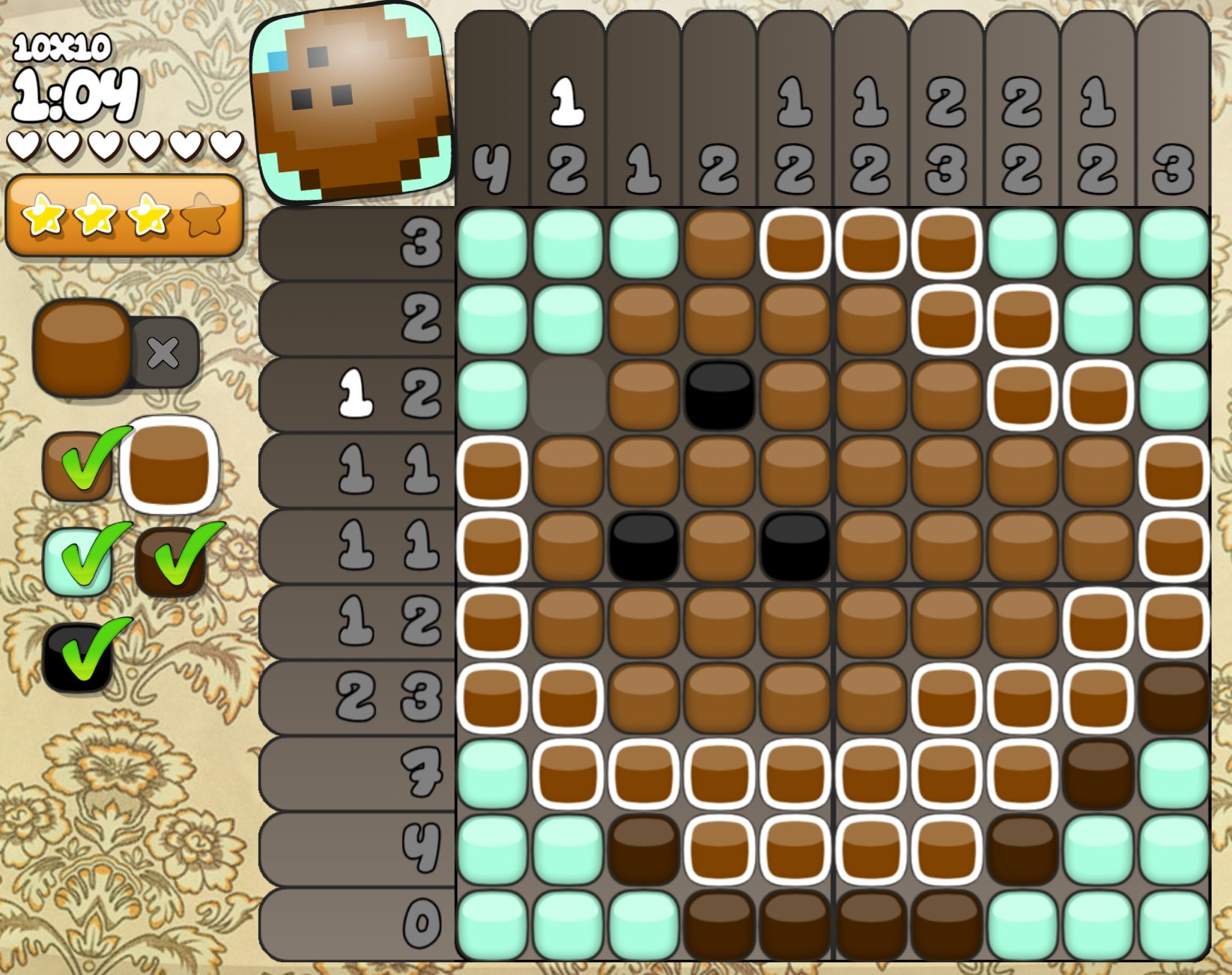Select the X mark-out mode button

(163, 352)
